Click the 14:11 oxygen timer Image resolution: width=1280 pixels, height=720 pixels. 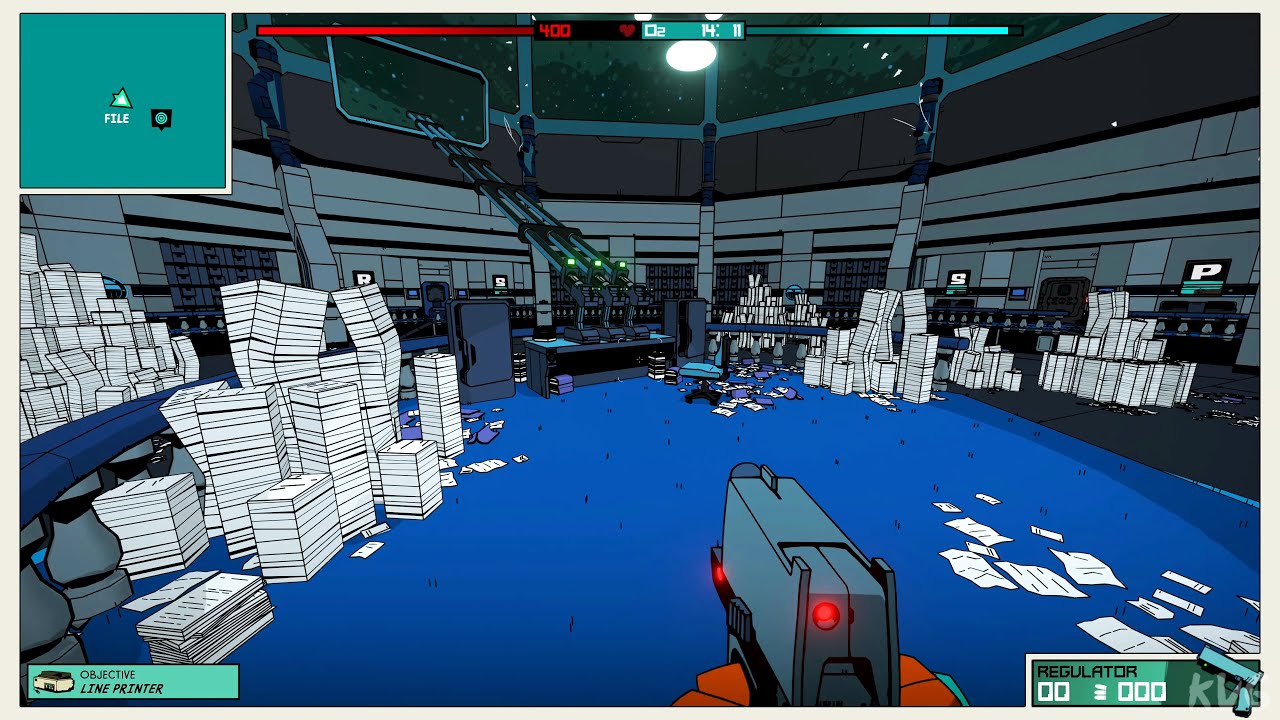721,31
